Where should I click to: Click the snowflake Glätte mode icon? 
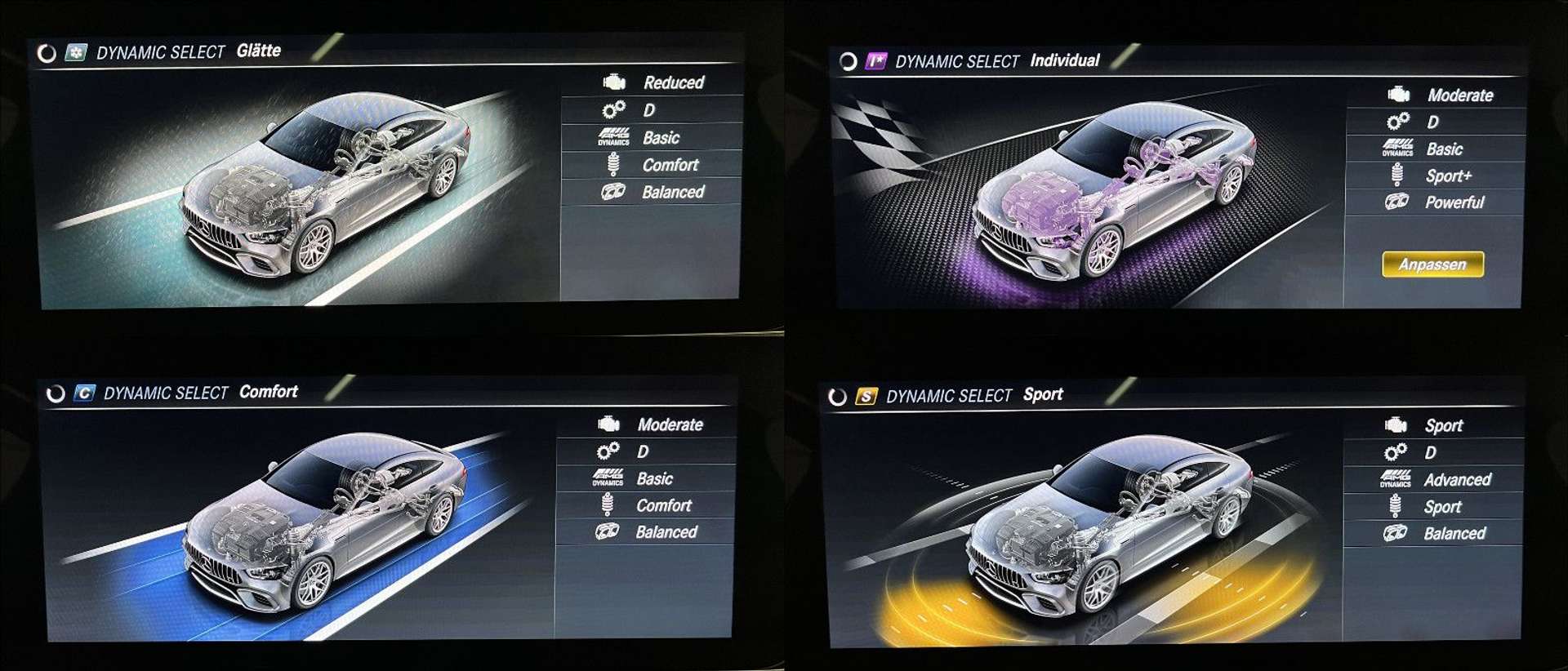pos(76,53)
